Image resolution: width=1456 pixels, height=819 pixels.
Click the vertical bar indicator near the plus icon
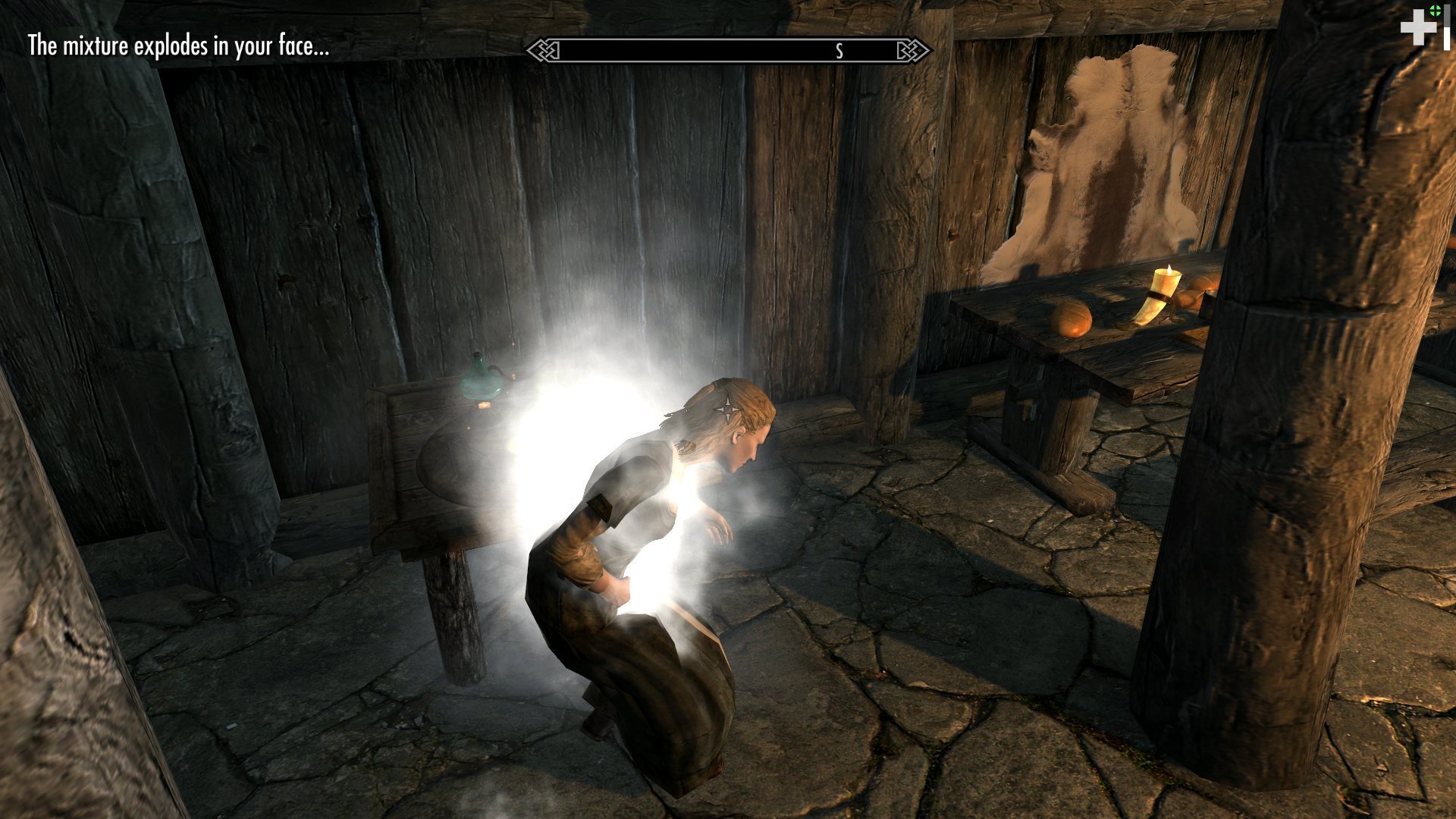tap(1447, 27)
